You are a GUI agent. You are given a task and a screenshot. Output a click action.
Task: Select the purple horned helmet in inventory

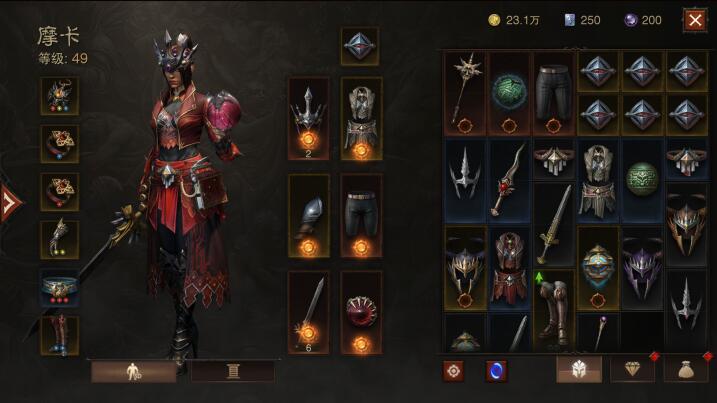[640, 267]
